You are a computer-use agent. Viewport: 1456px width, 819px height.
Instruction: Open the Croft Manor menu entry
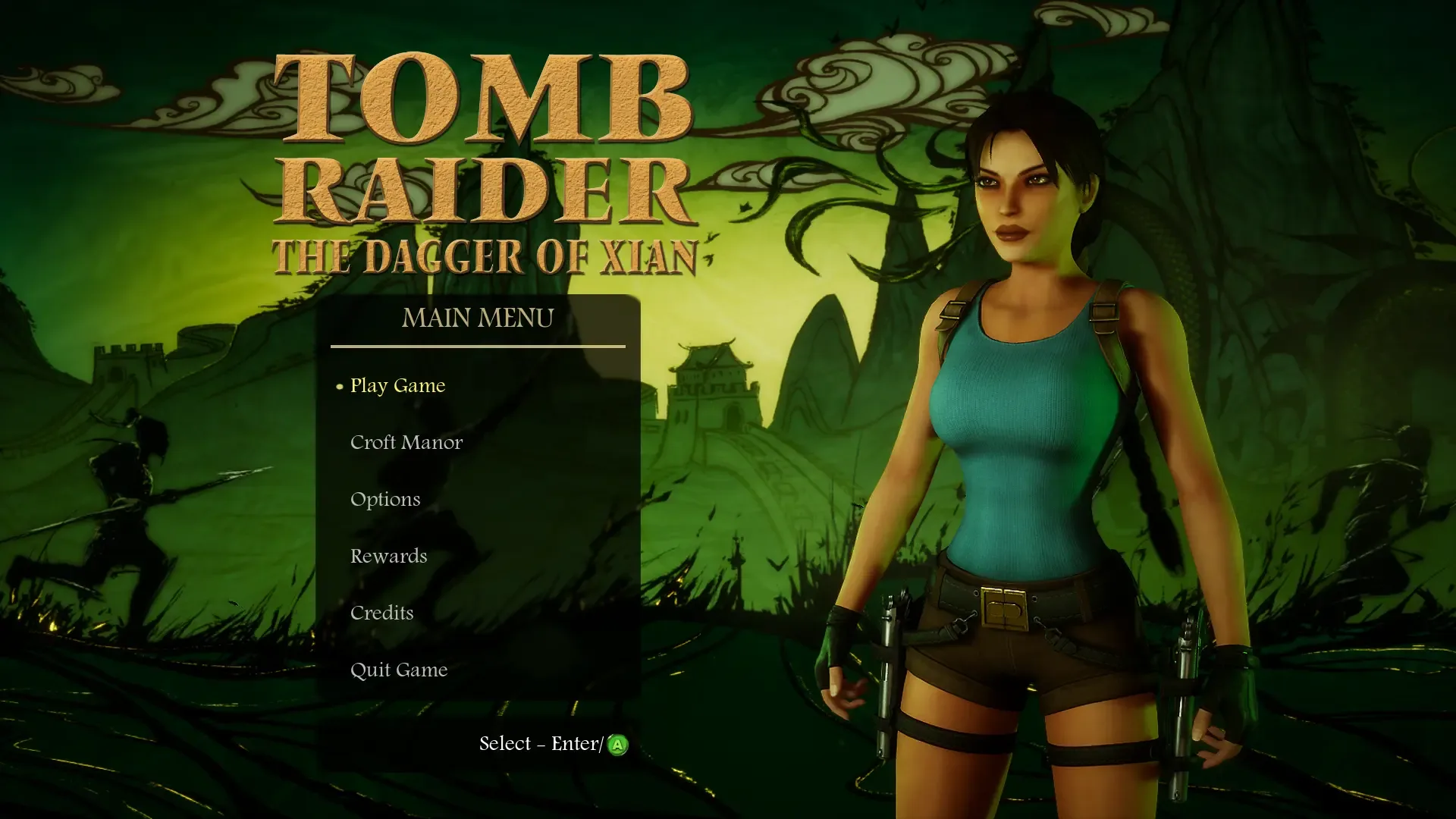tap(406, 442)
